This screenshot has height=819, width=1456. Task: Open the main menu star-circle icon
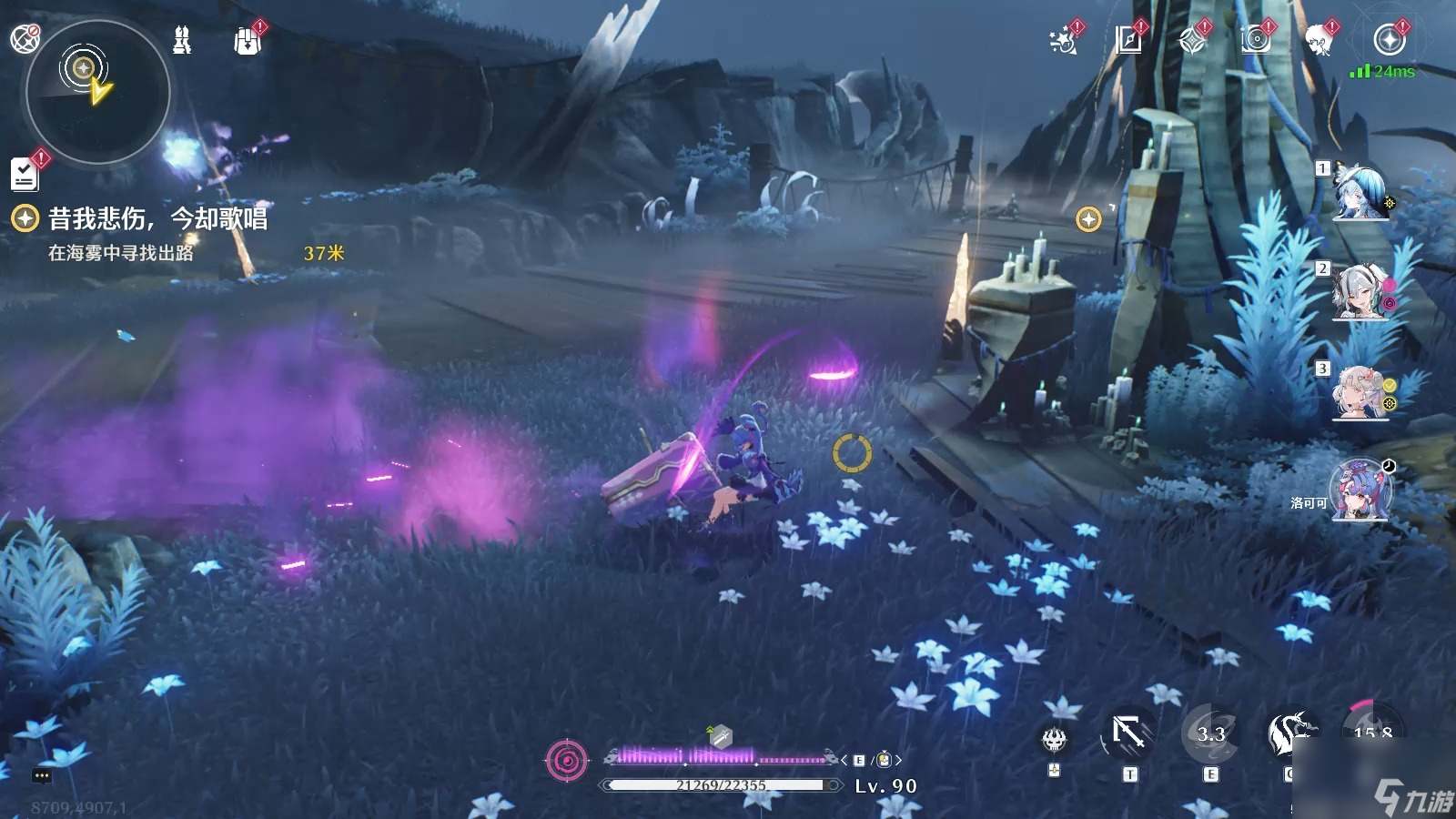pyautogui.click(x=1389, y=40)
